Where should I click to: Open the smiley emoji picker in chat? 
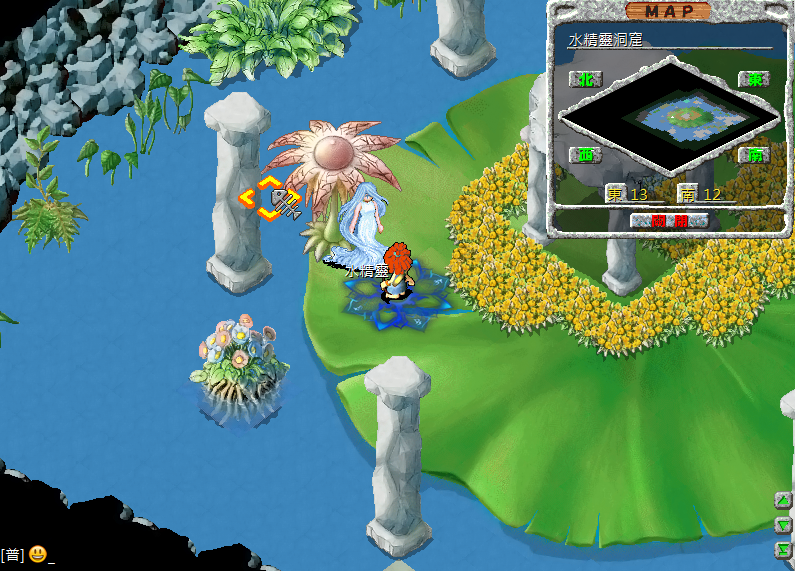[37, 554]
